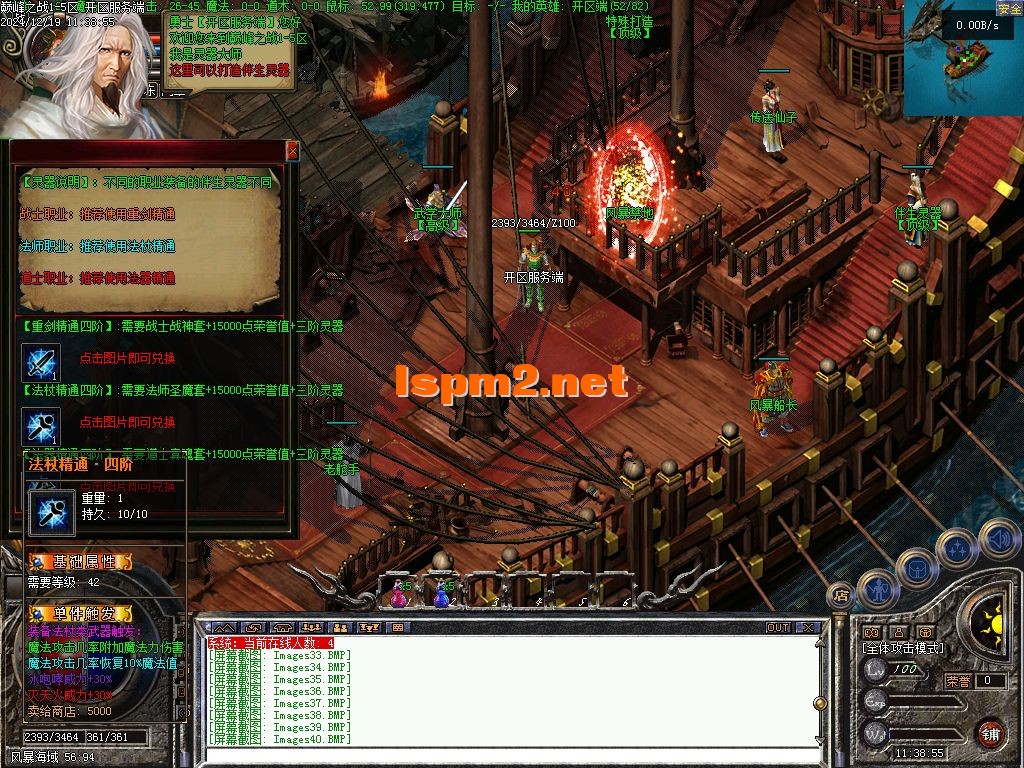
Task: Change the attack mode label 全体攻击模式
Action: pos(903,648)
